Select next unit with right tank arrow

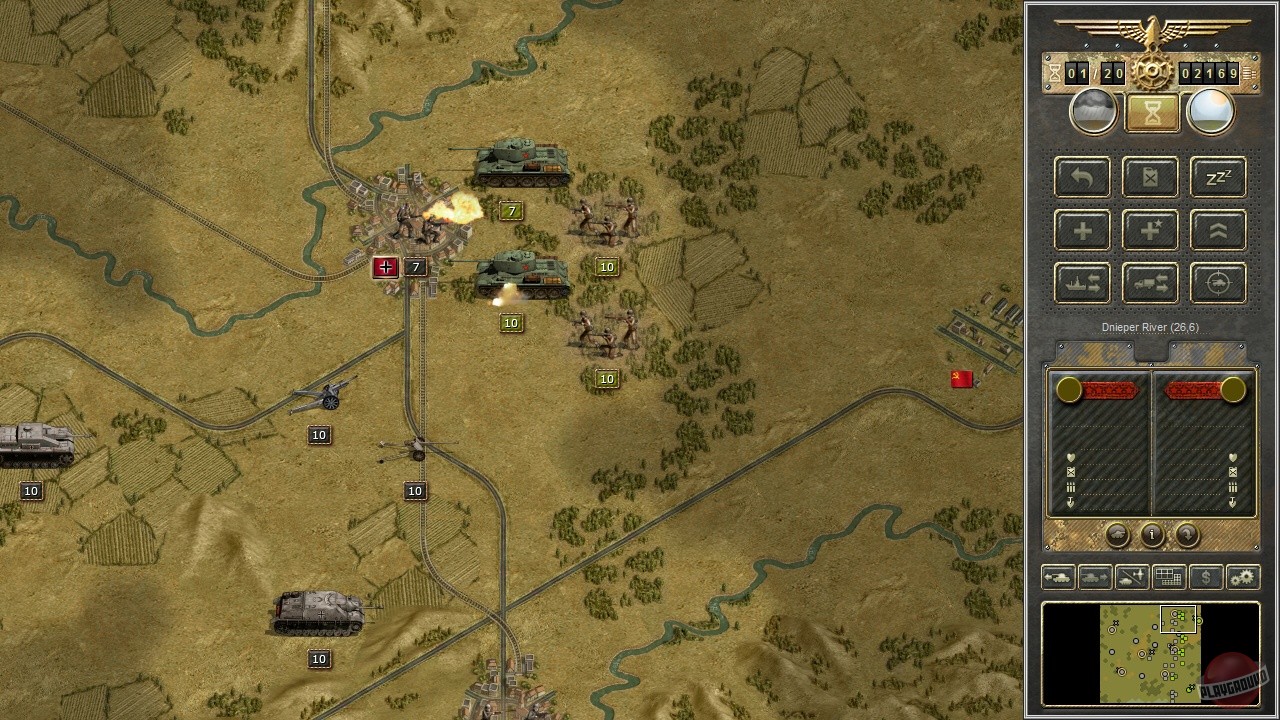1095,577
